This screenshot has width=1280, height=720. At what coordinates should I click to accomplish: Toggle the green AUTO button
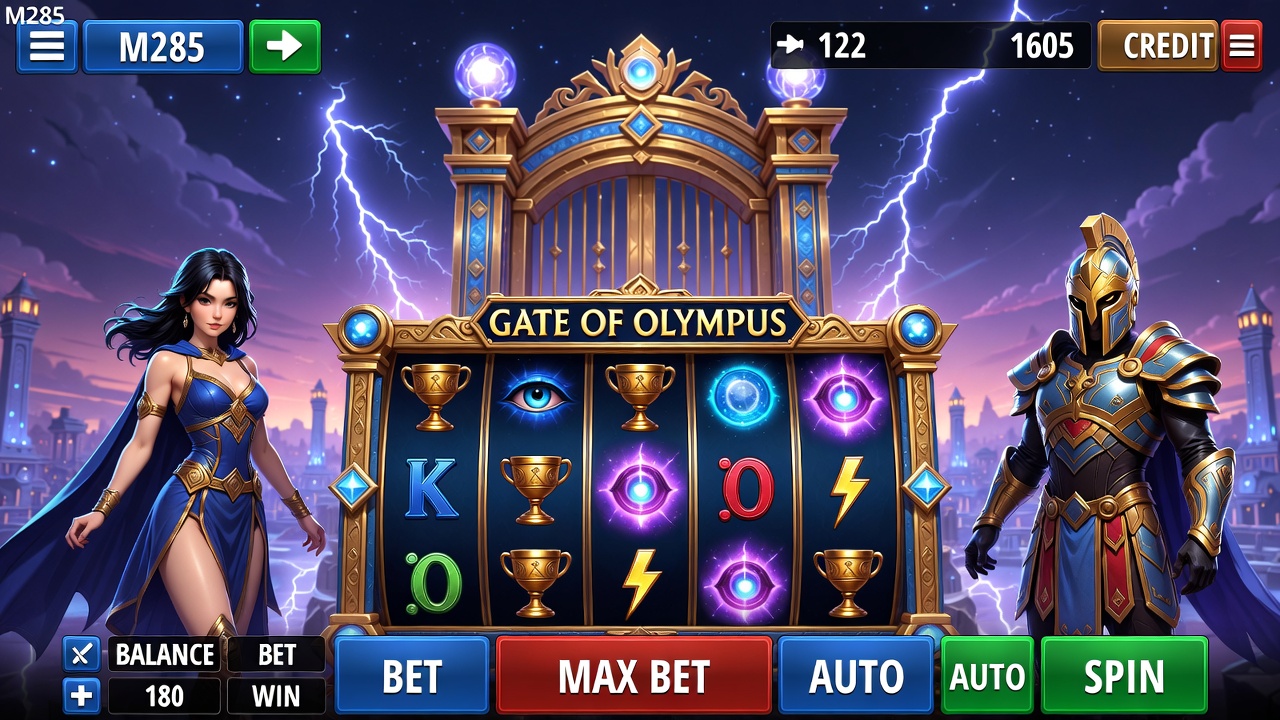click(x=987, y=676)
